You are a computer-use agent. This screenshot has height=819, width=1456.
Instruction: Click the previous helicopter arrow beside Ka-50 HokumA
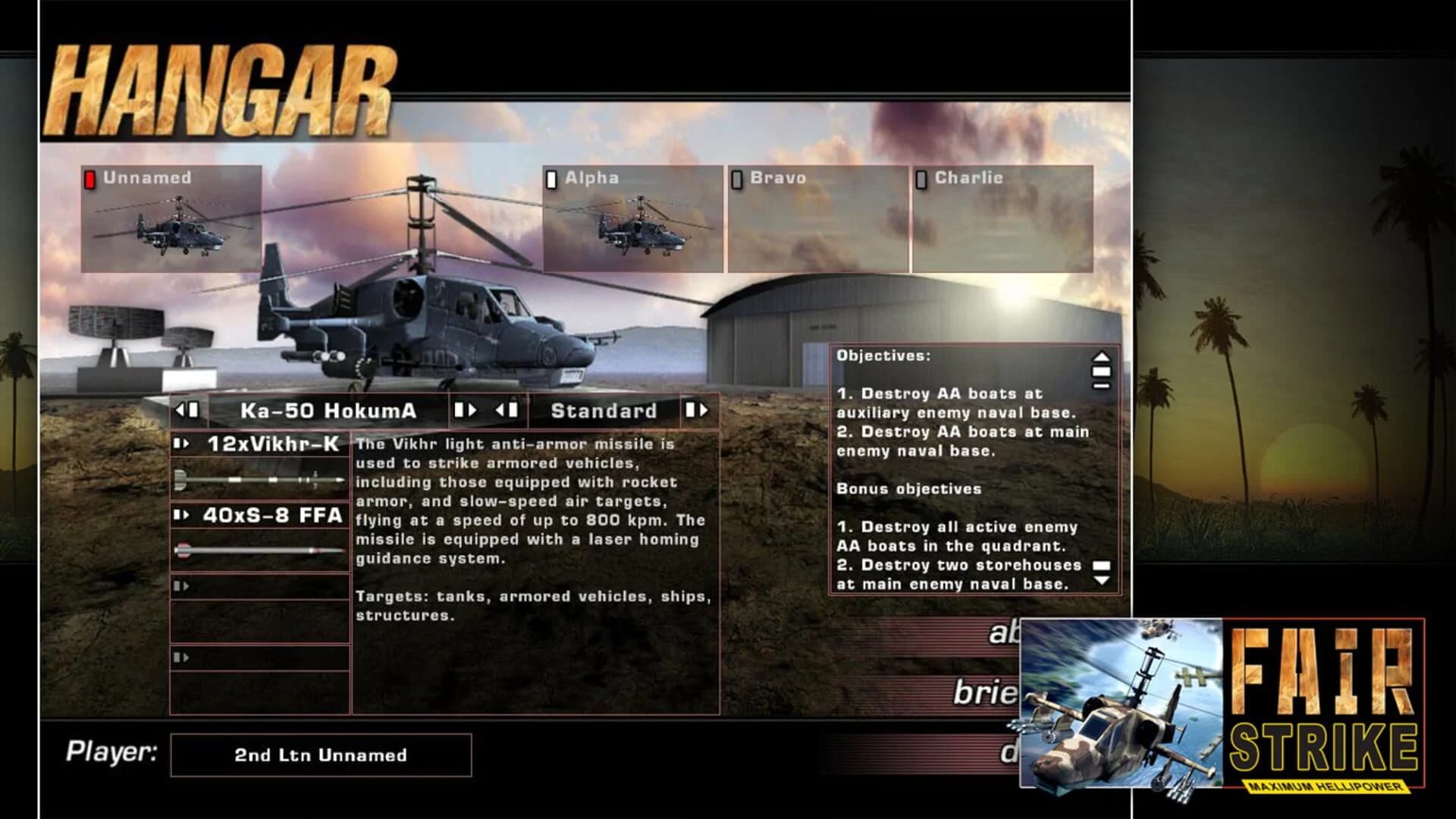[187, 410]
